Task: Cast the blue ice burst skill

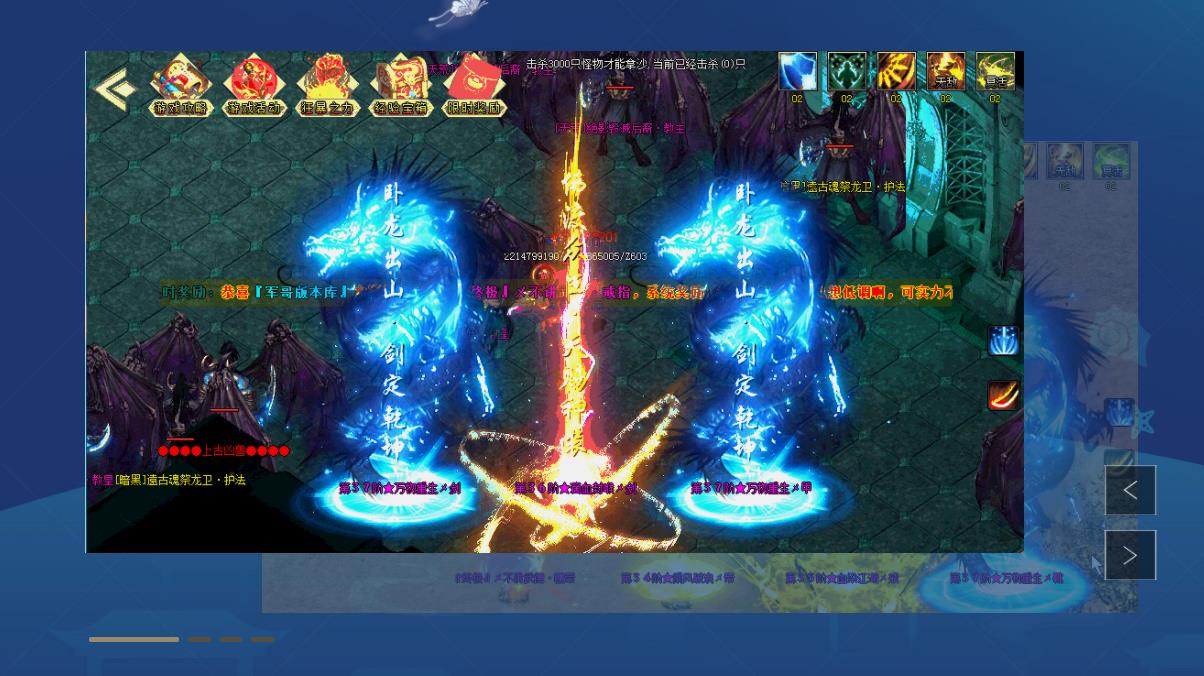Action: click(1003, 341)
